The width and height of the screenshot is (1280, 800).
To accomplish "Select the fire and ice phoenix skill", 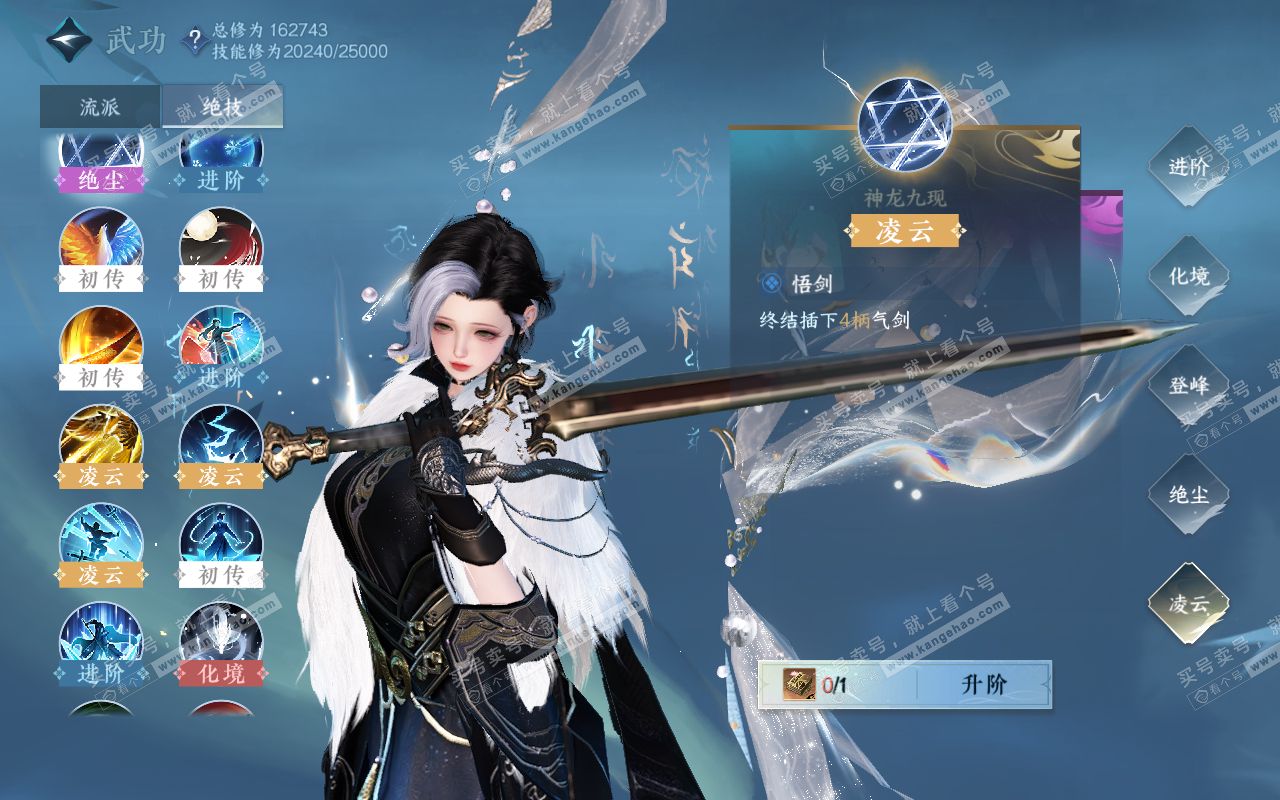I will (x=101, y=242).
